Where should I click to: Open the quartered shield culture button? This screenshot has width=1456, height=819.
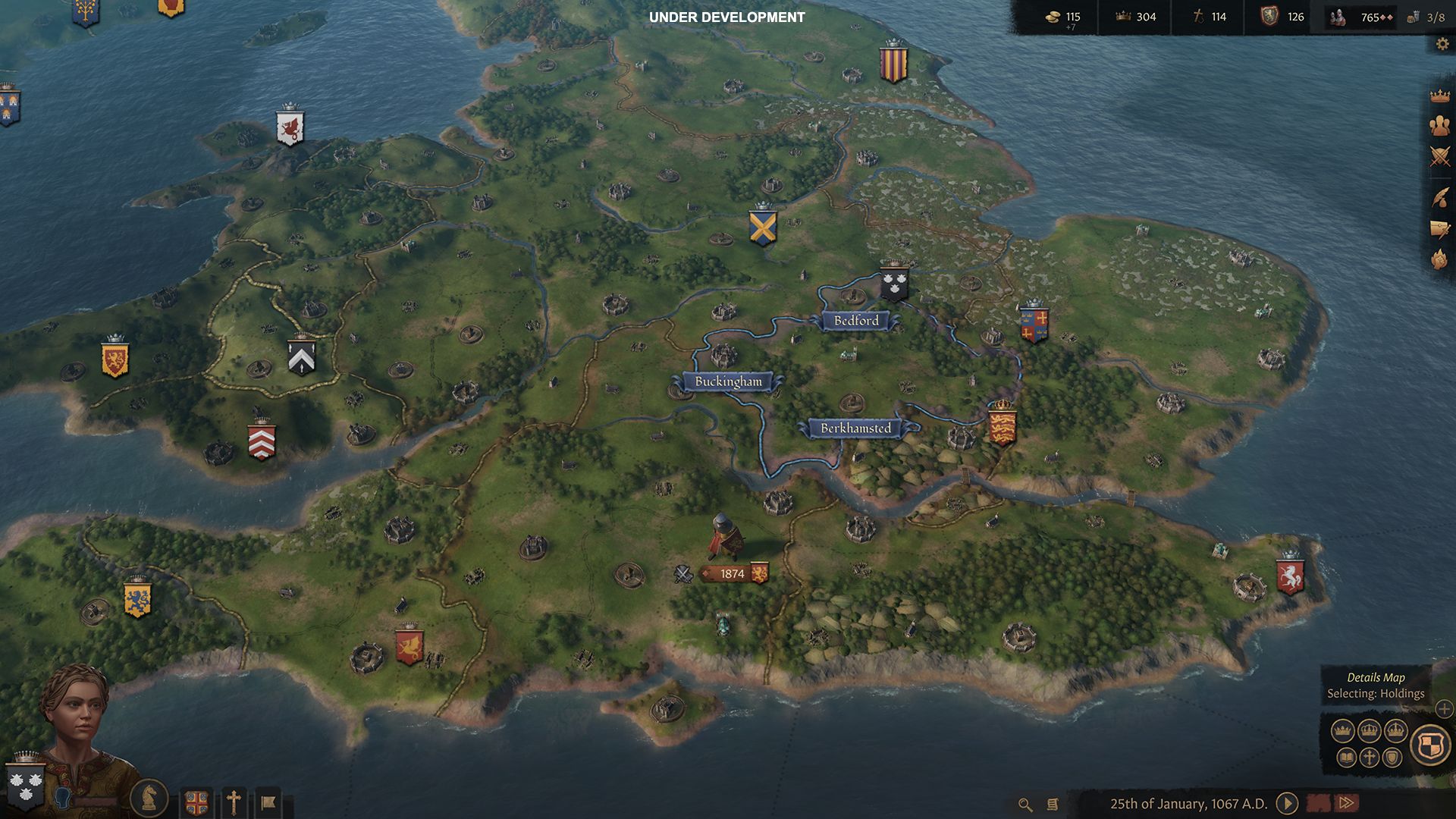point(196,802)
